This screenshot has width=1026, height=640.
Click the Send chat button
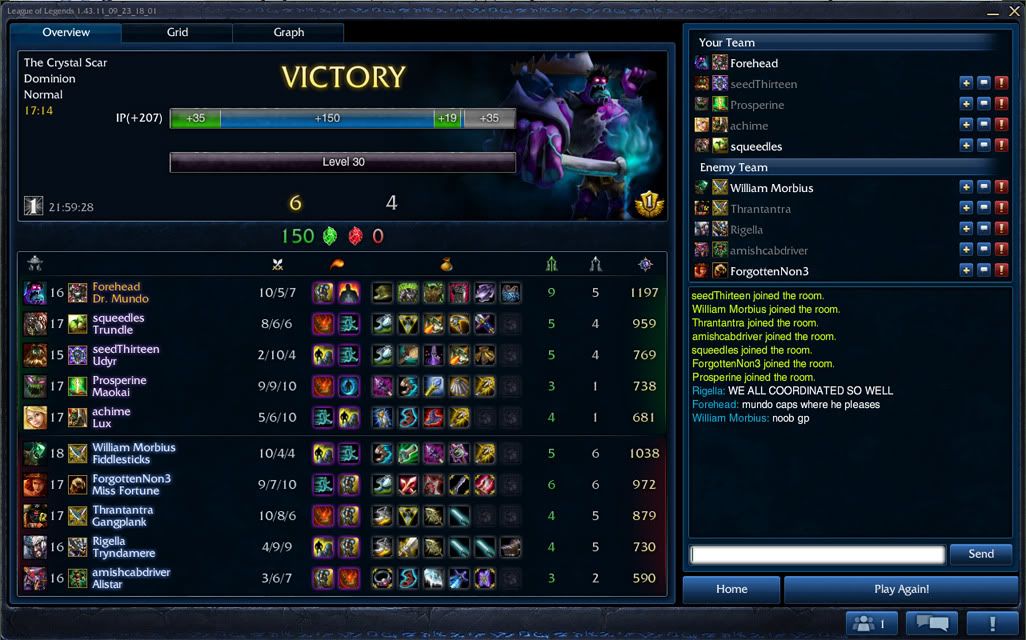tap(981, 554)
